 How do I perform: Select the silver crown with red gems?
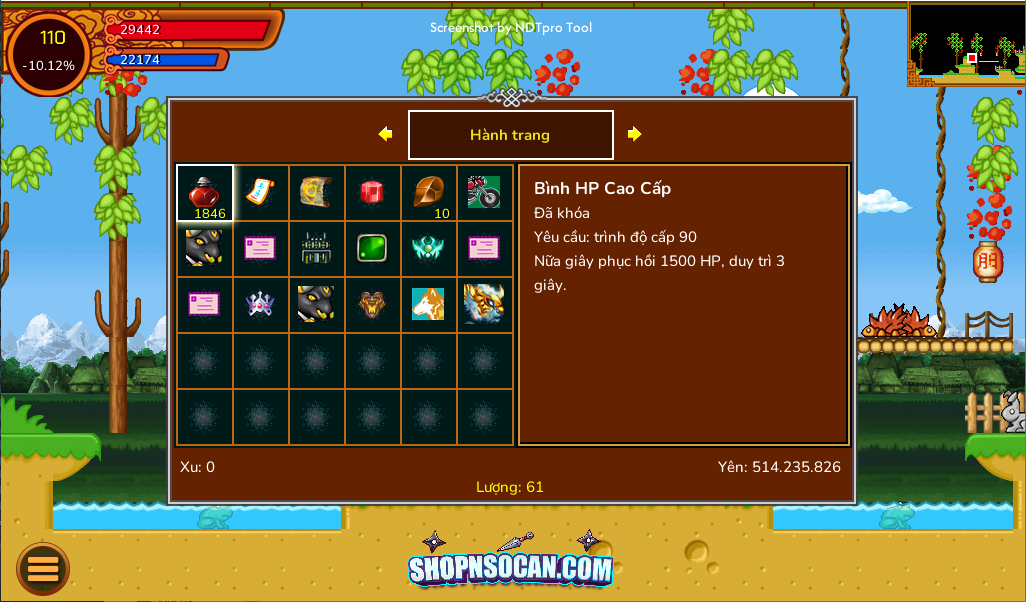(x=260, y=304)
